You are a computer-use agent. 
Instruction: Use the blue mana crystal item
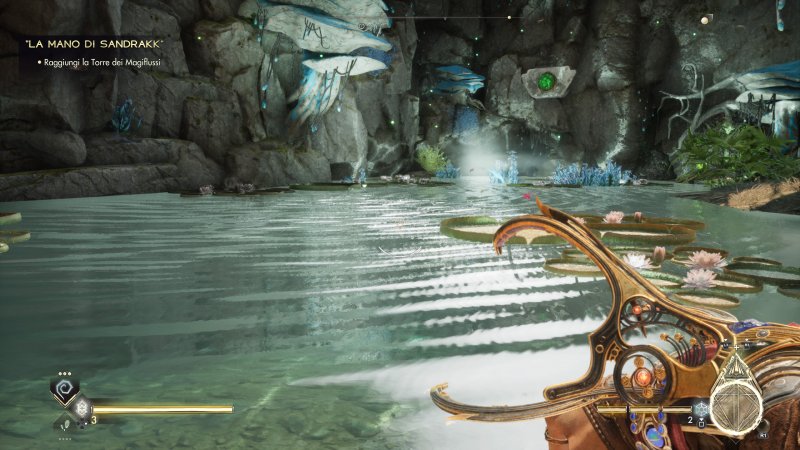(x=703, y=408)
